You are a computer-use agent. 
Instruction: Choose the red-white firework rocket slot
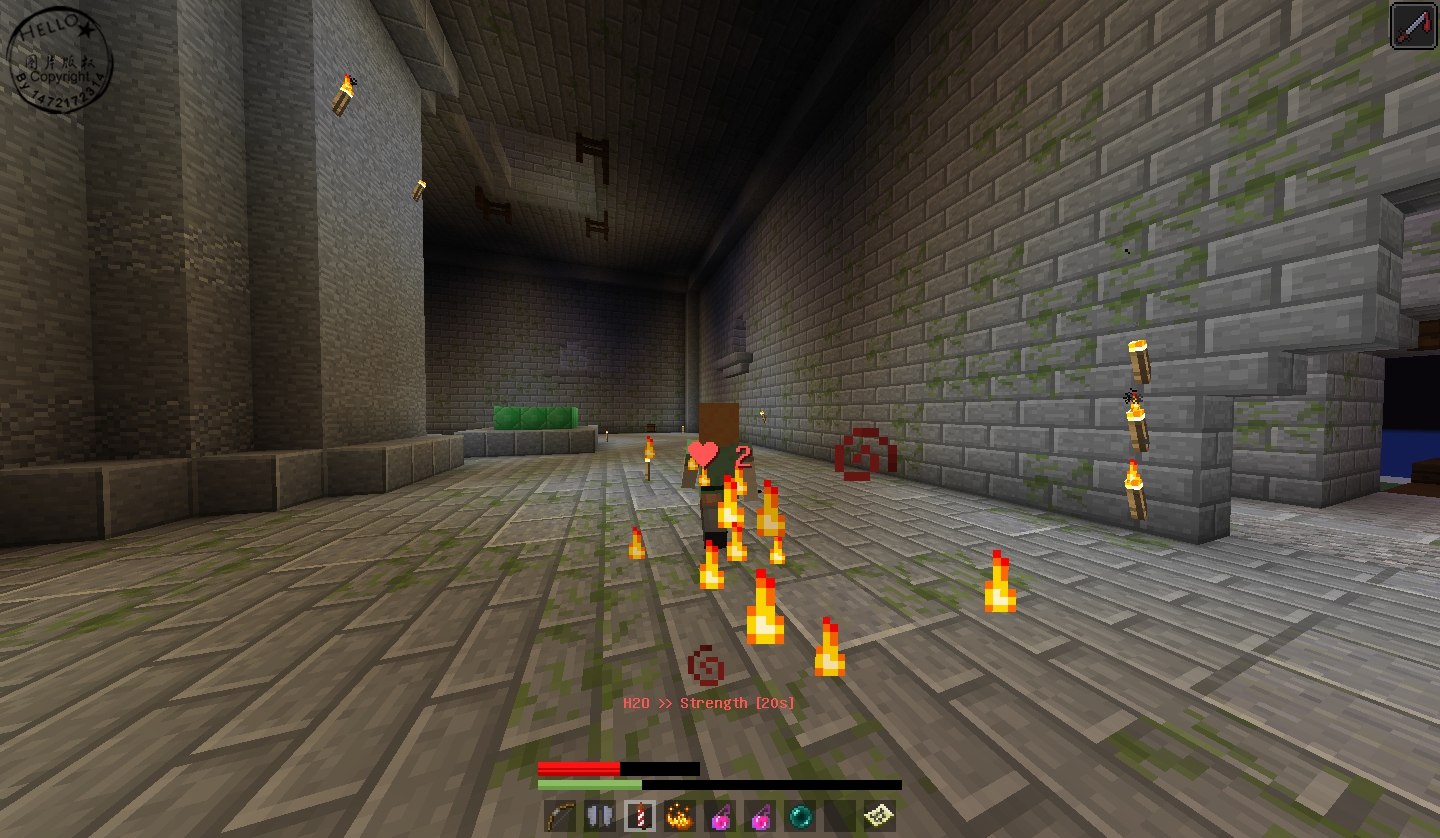(640, 817)
